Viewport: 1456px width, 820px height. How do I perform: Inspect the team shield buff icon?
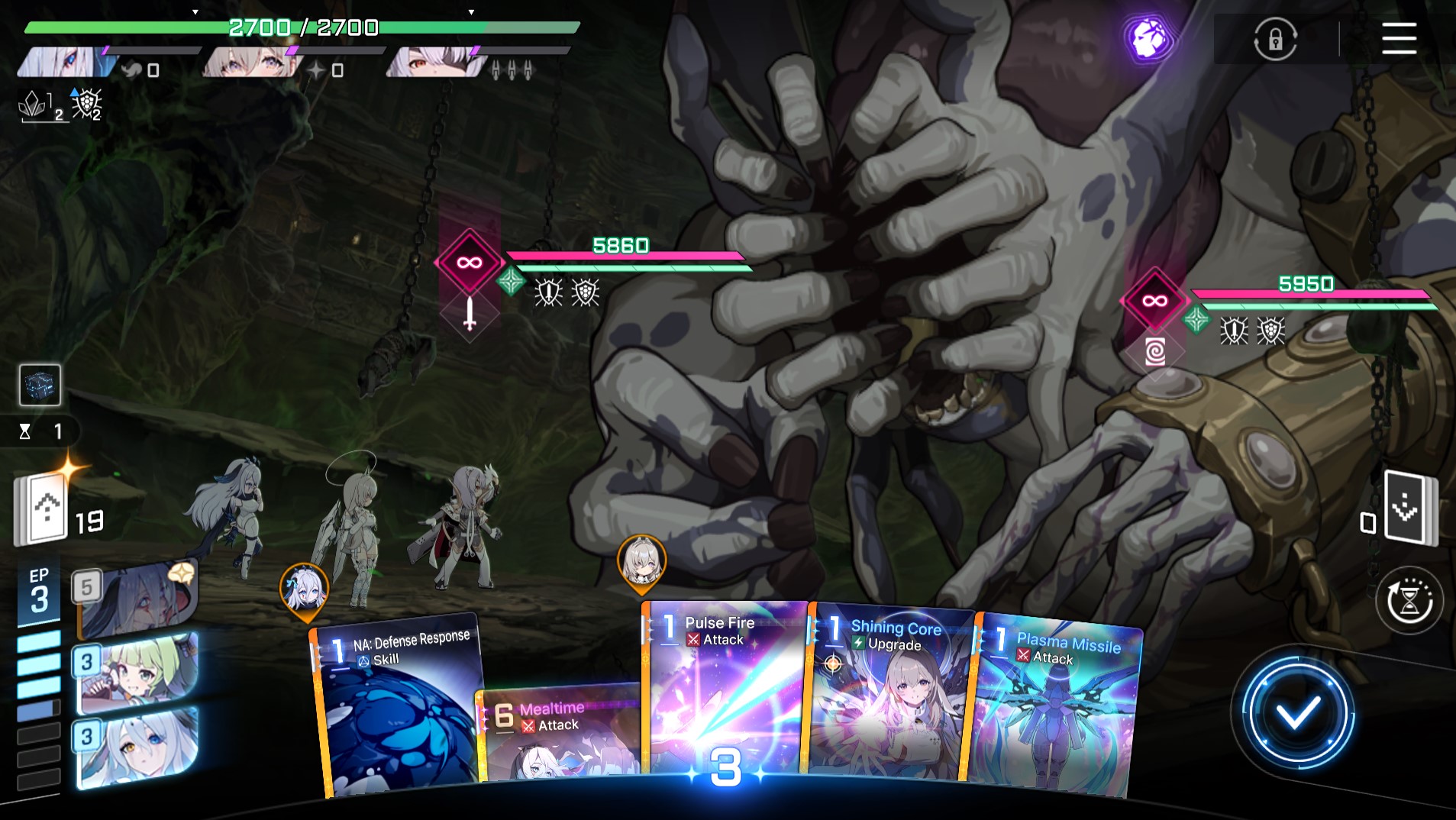coord(87,105)
